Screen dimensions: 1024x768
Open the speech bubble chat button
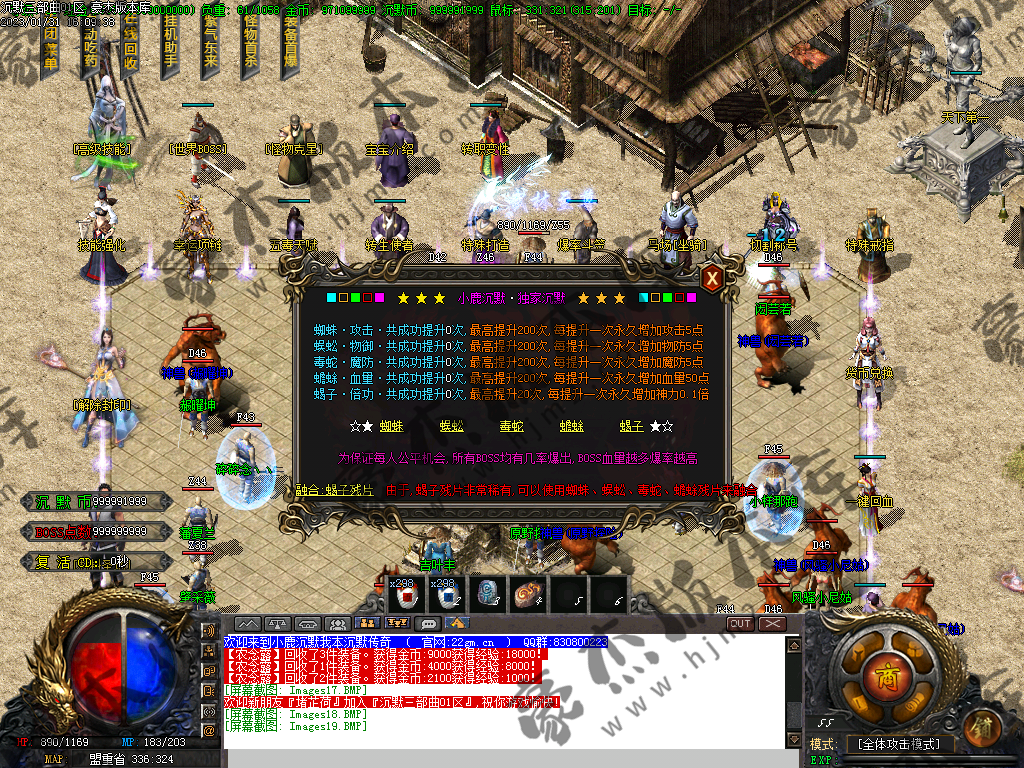[429, 624]
